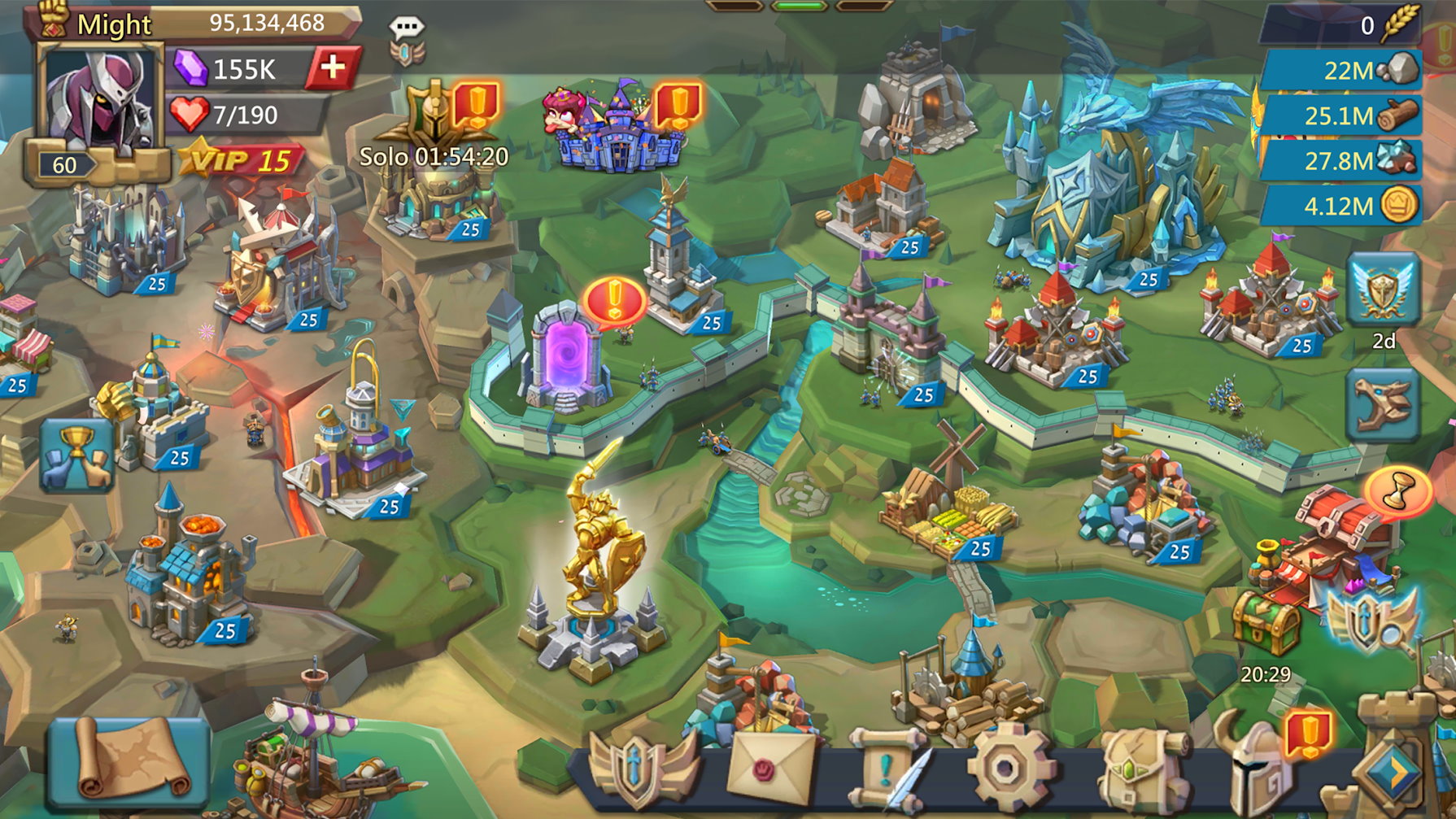Viewport: 1456px width, 819px height.
Task: Open the guild winged shield menu
Action: click(643, 770)
